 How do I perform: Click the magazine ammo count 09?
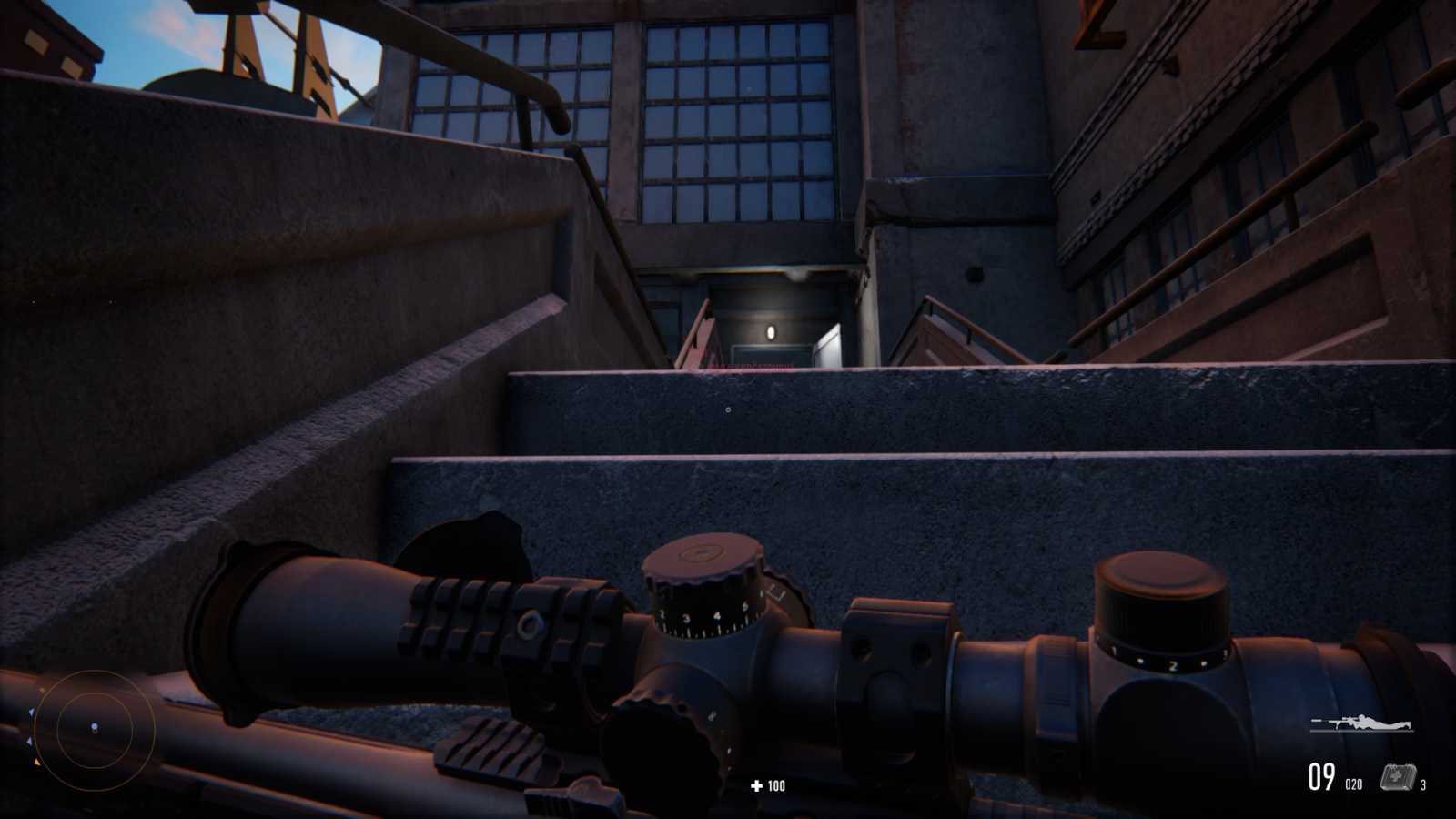[1320, 776]
